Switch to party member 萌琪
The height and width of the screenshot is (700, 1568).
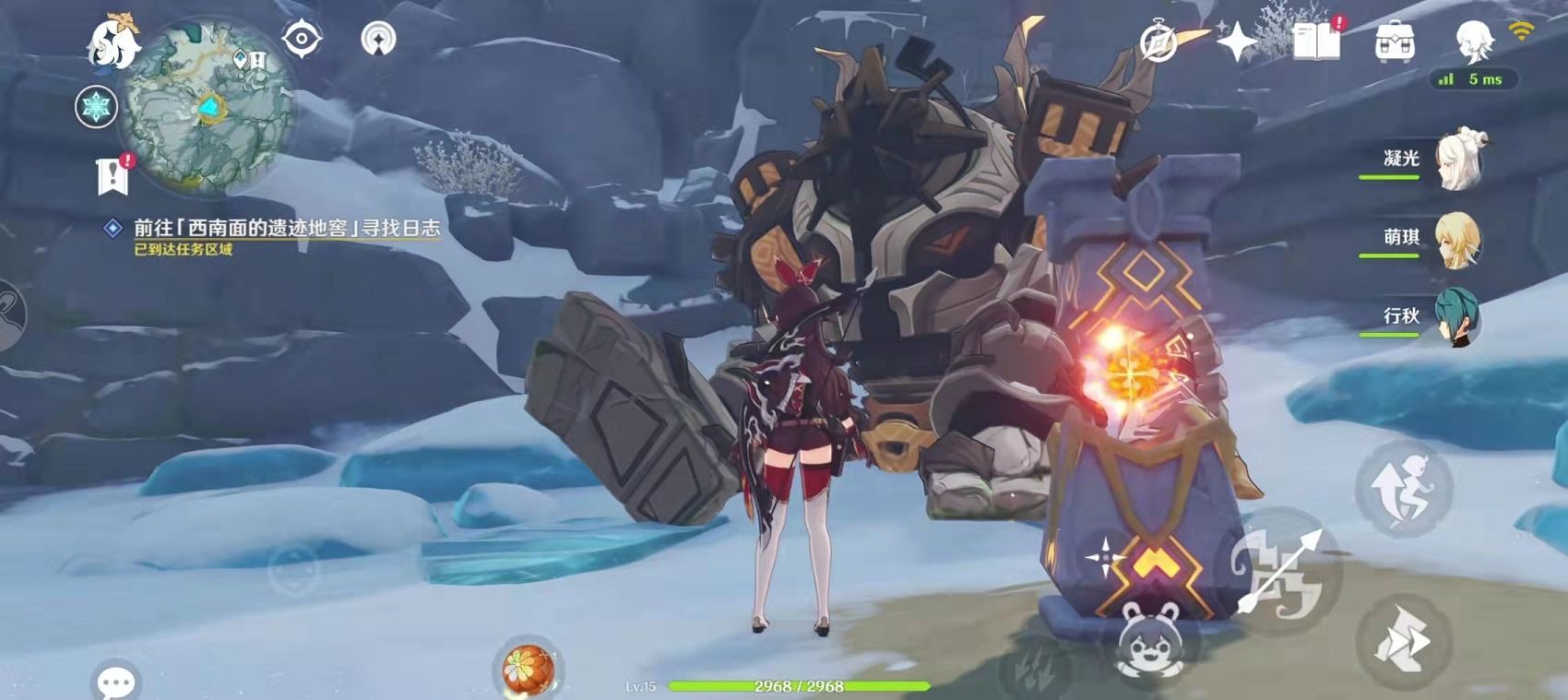click(x=1458, y=239)
